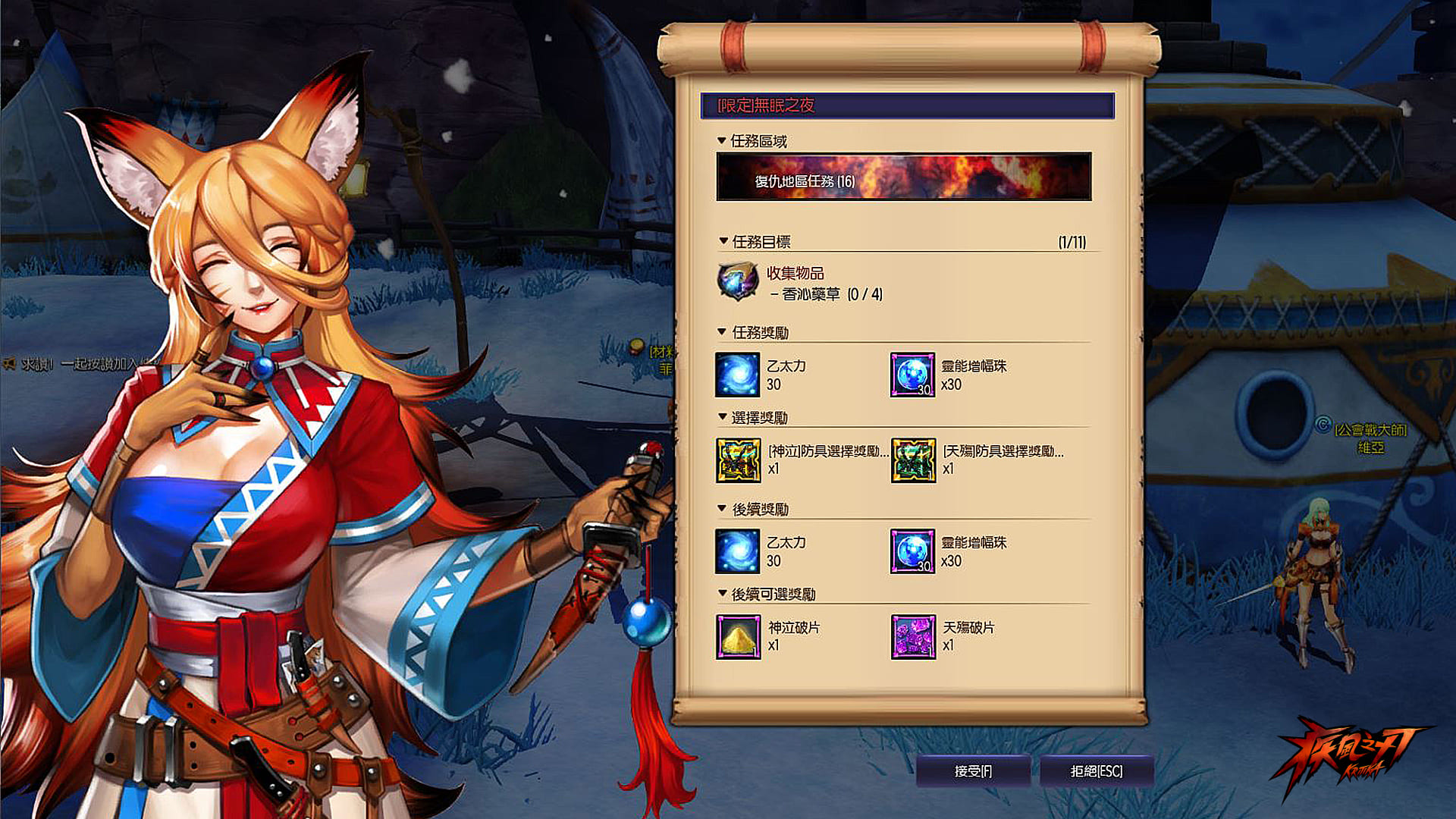The image size is (1456, 819).
Task: Collapse the 任務獎勵 section
Action: click(723, 332)
